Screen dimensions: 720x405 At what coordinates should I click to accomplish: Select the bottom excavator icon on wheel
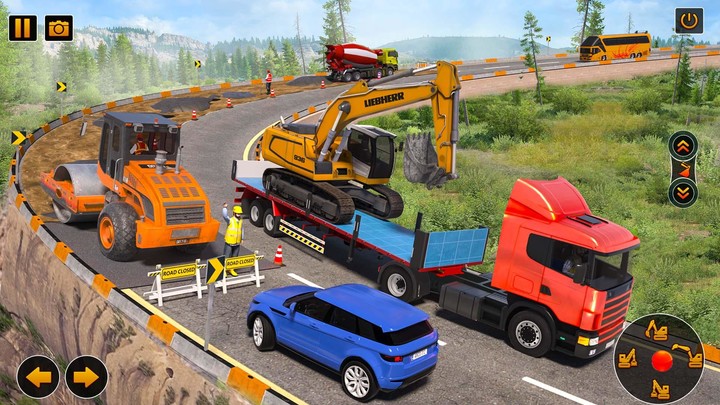pyautogui.click(x=660, y=388)
